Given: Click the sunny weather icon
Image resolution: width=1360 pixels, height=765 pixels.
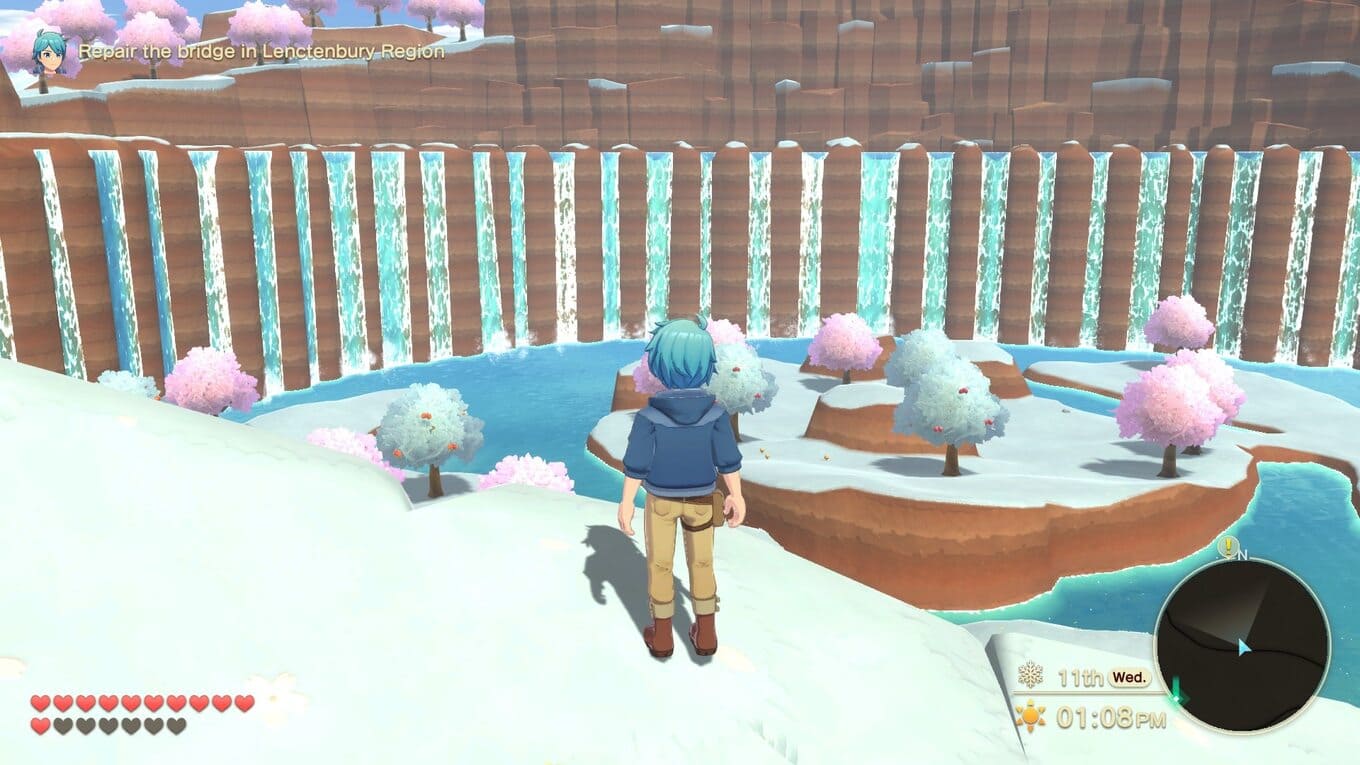Looking at the screenshot, I should click(1029, 716).
